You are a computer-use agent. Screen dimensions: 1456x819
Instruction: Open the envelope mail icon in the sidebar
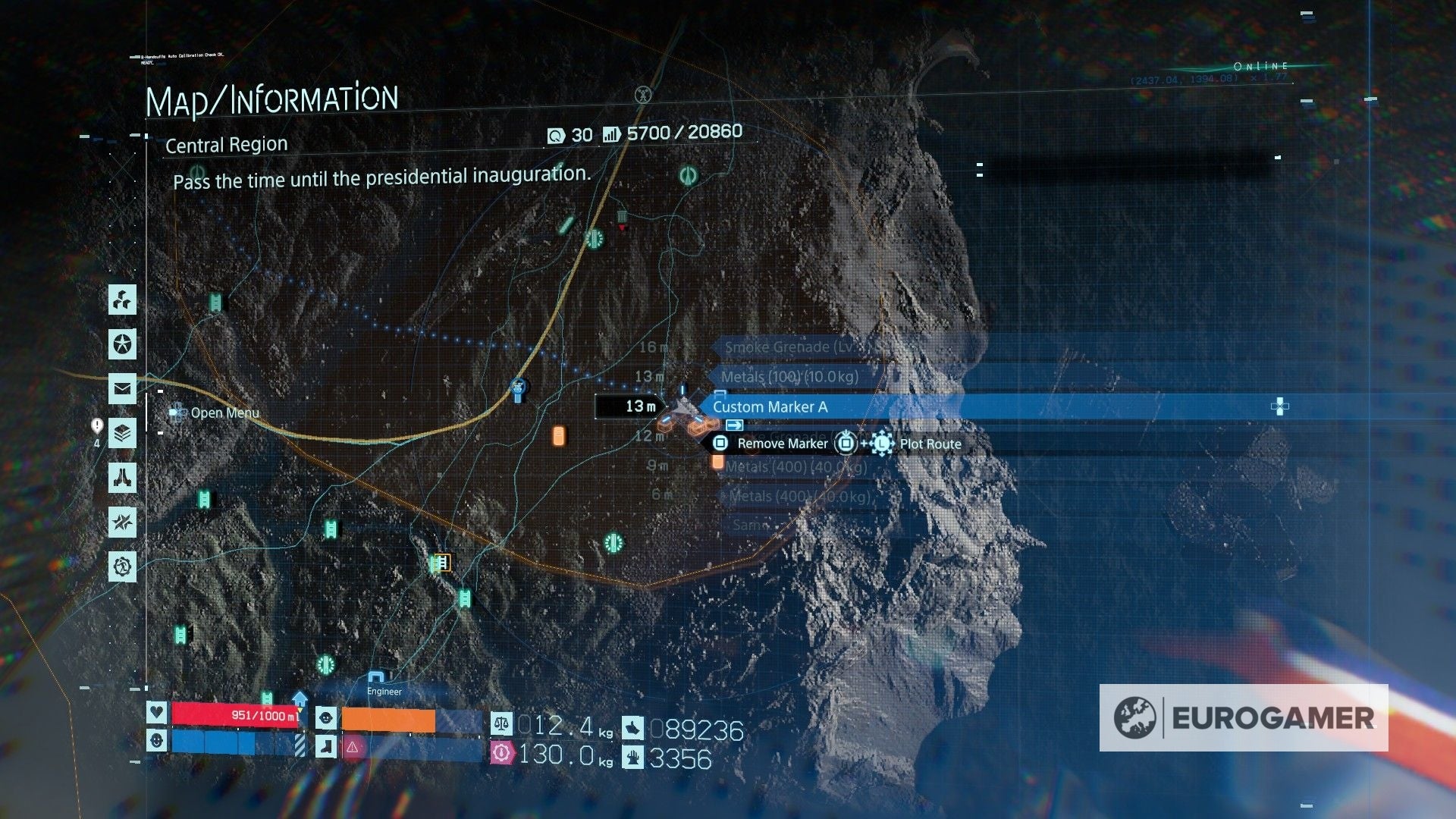(121, 389)
